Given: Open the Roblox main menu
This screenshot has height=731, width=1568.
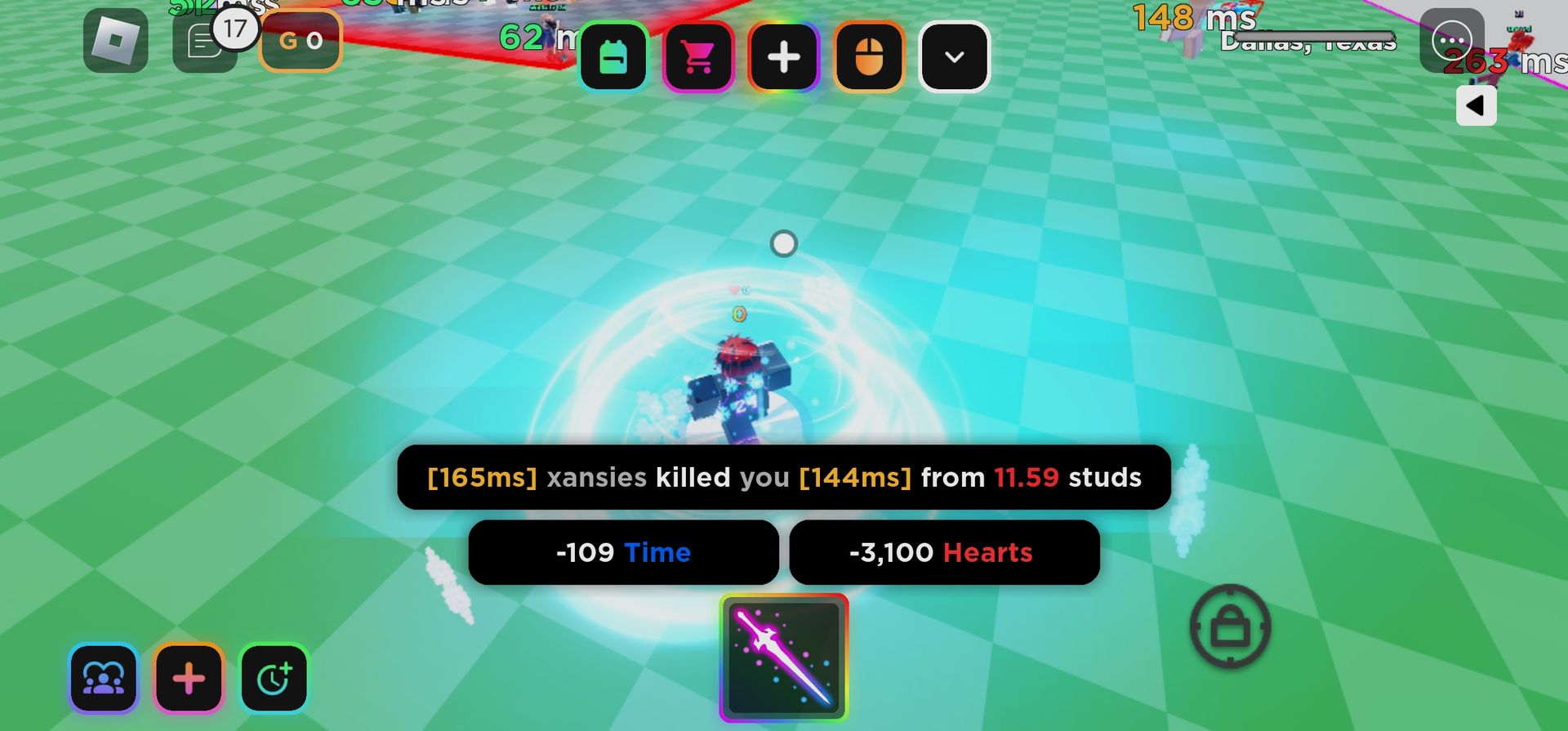Looking at the screenshot, I should pos(115,41).
